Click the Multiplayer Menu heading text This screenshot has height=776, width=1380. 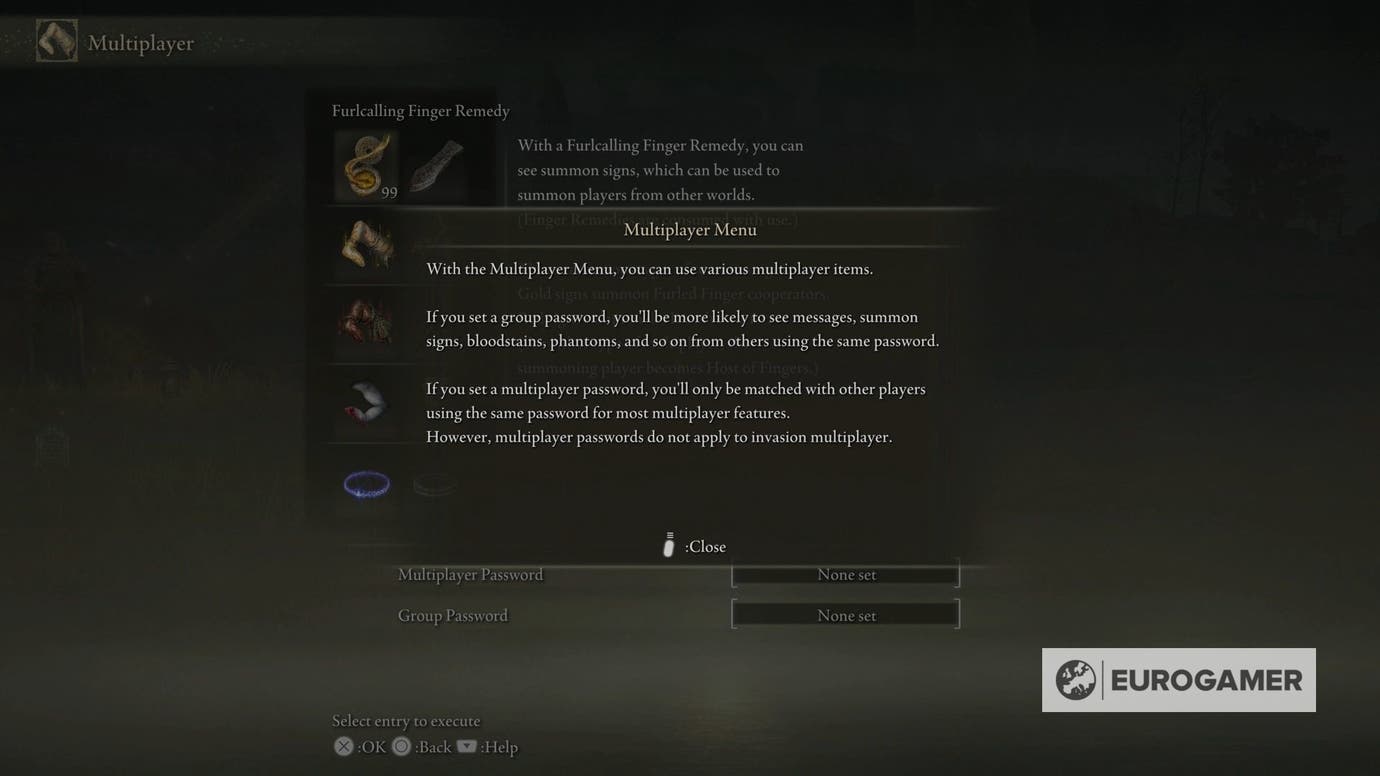point(690,229)
